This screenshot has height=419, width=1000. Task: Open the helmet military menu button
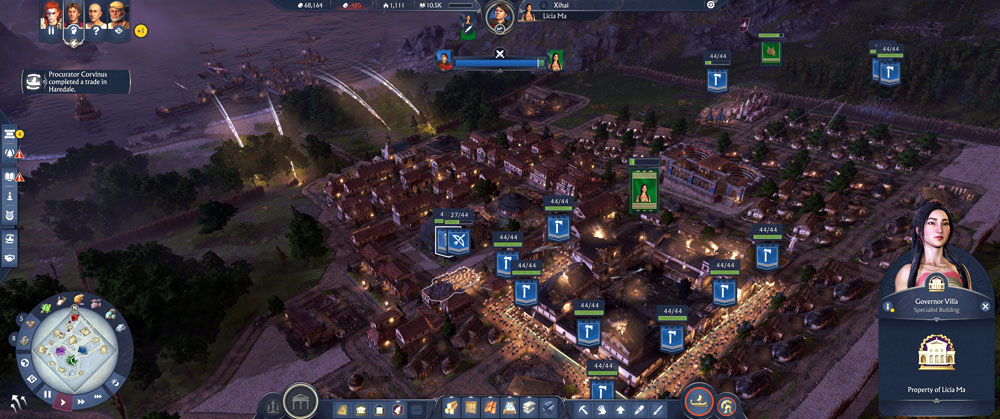727,405
